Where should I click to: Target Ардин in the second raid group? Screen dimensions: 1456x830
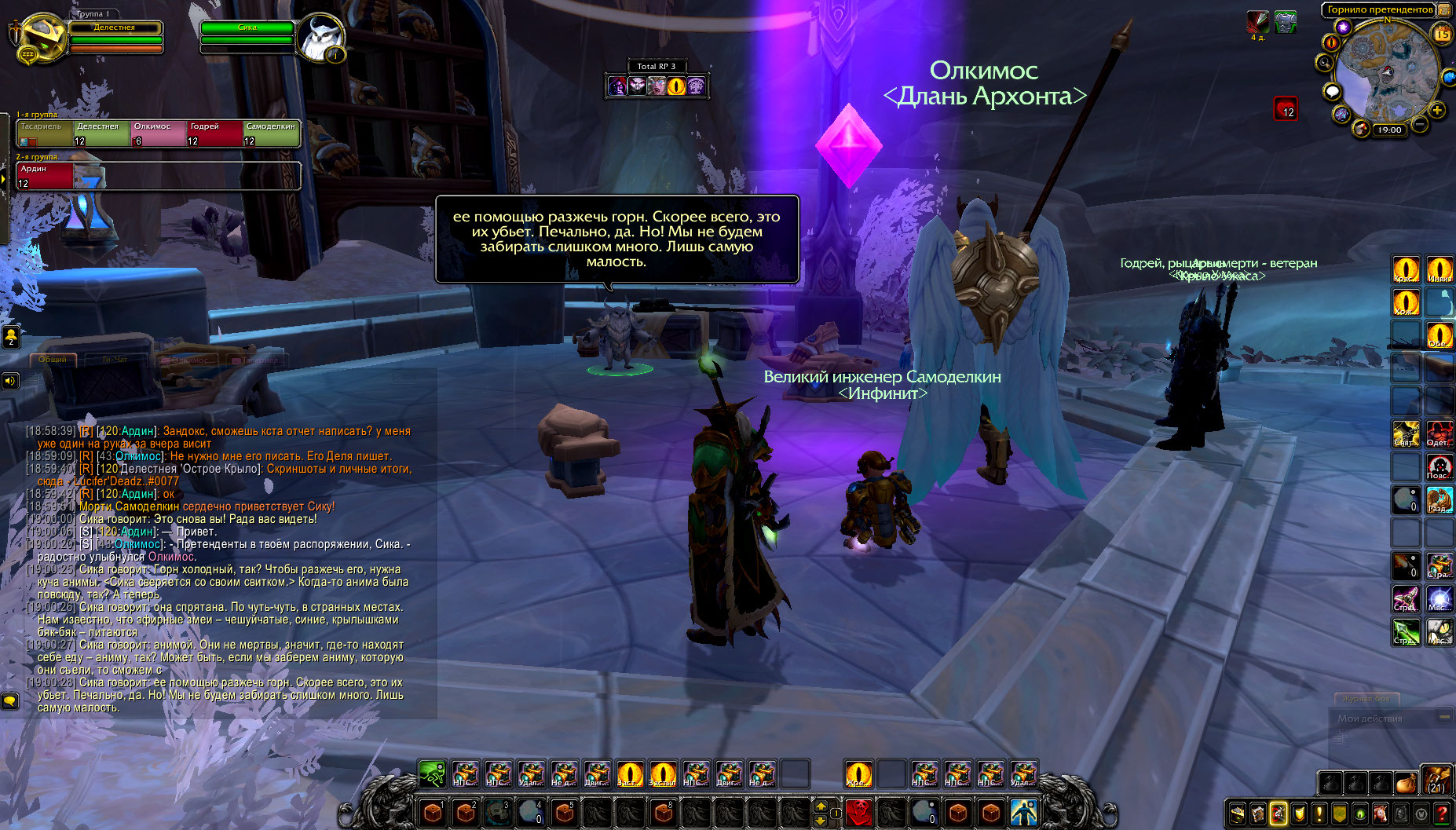(x=45, y=175)
